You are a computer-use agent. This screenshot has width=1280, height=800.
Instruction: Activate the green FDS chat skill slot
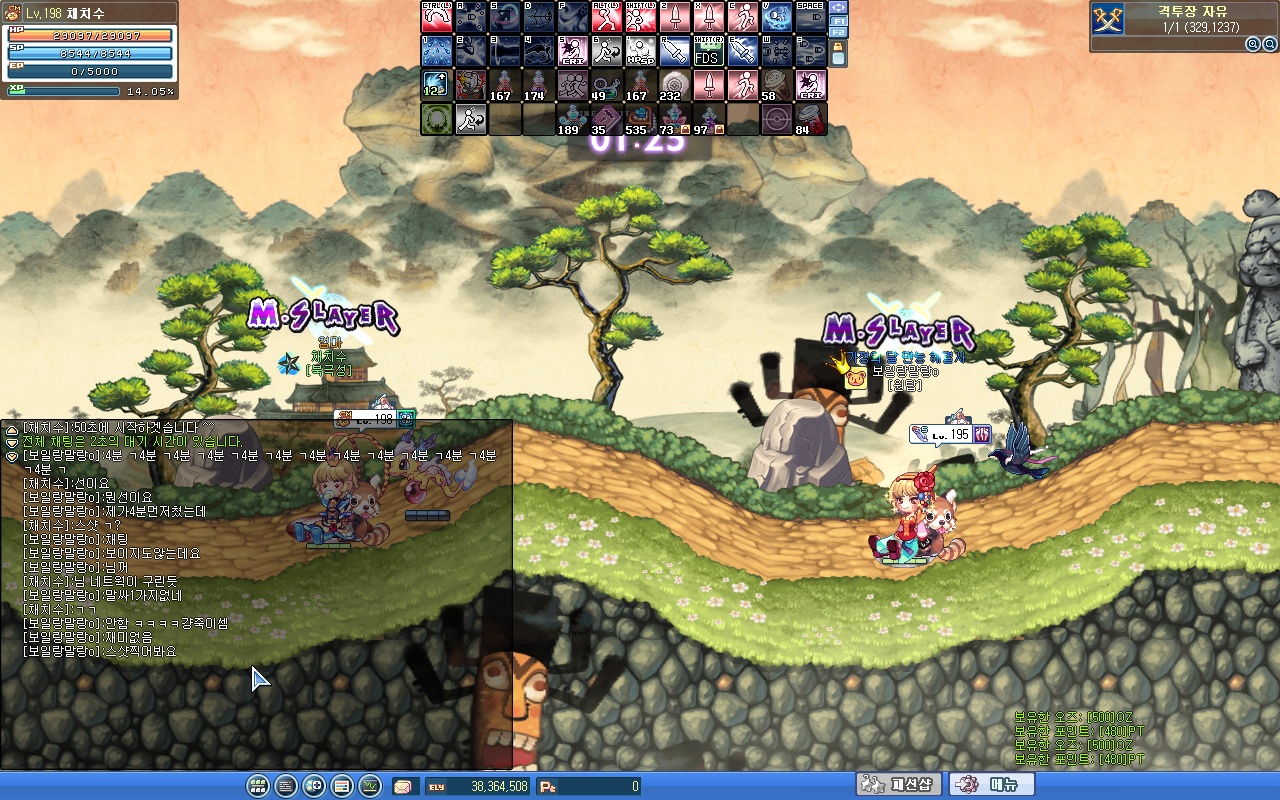(708, 51)
